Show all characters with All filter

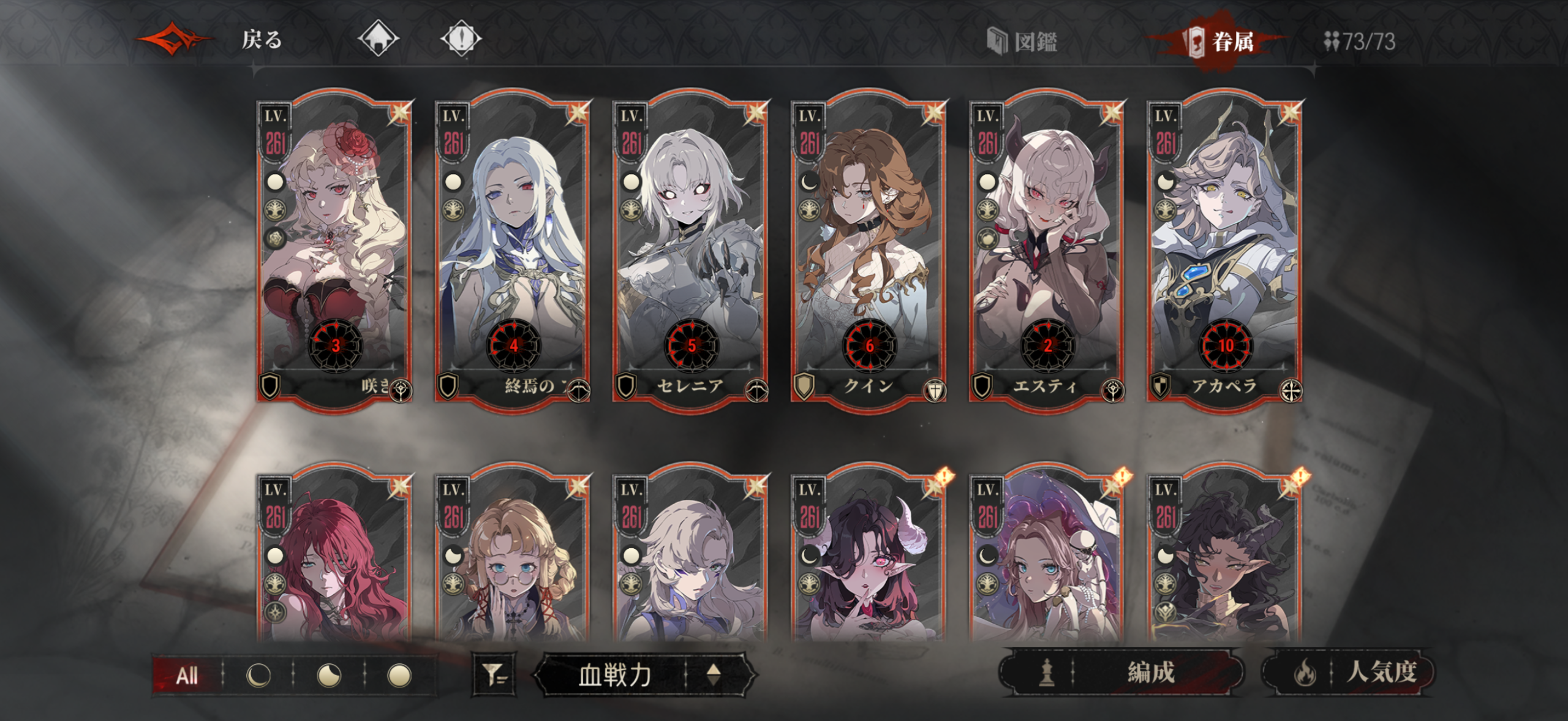click(x=187, y=676)
